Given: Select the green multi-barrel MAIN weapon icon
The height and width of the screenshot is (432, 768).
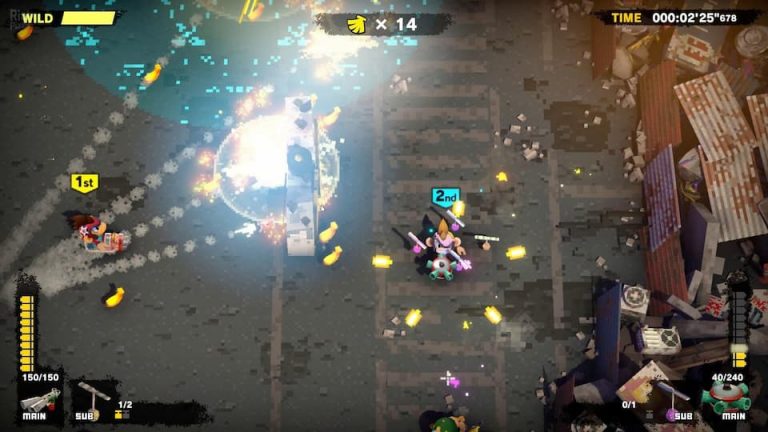Looking at the screenshot, I should click(729, 397).
